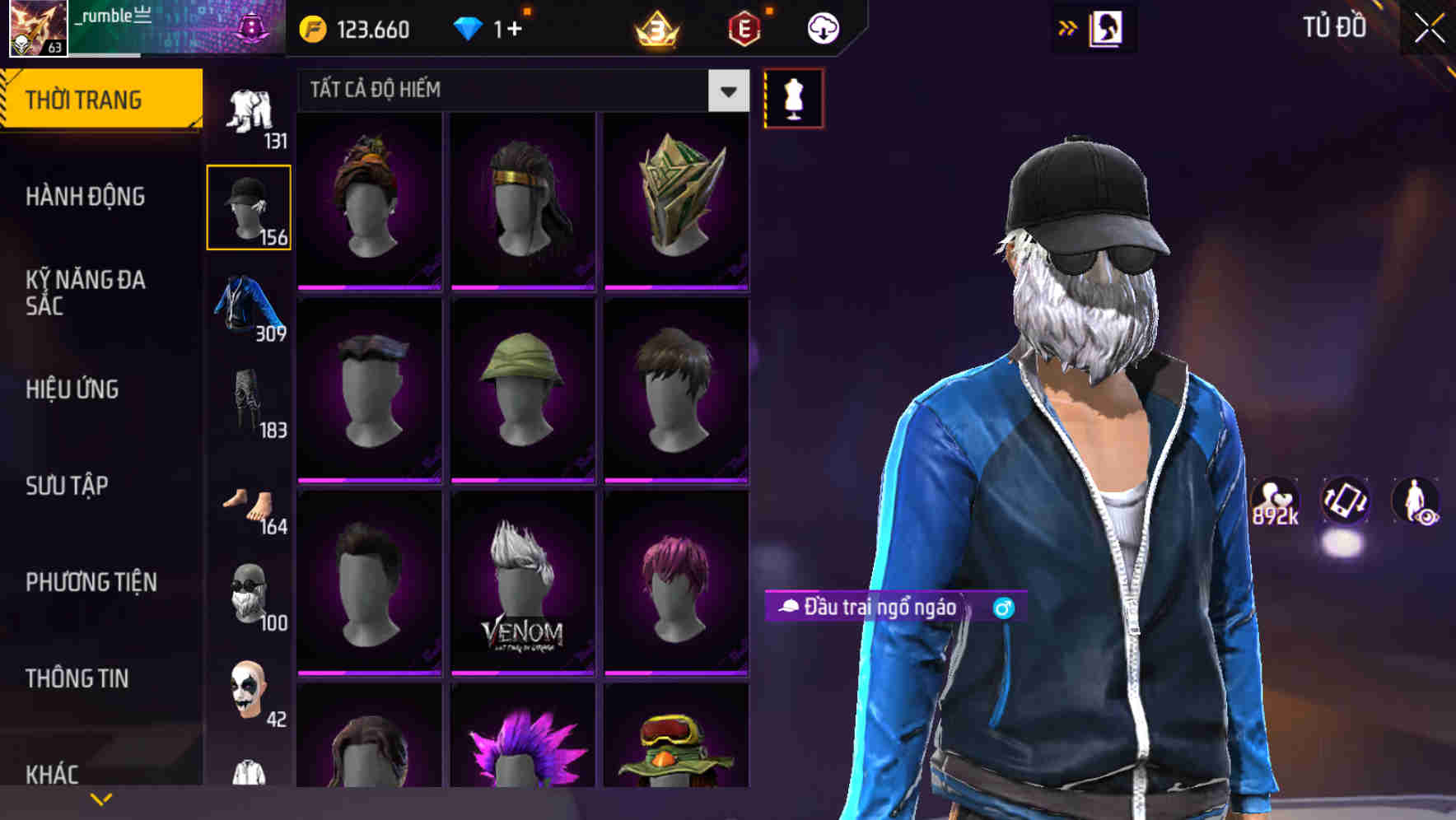Image resolution: width=1456 pixels, height=820 pixels.
Task: Toggle the mannequin preview next to filter
Action: pyautogui.click(x=793, y=97)
